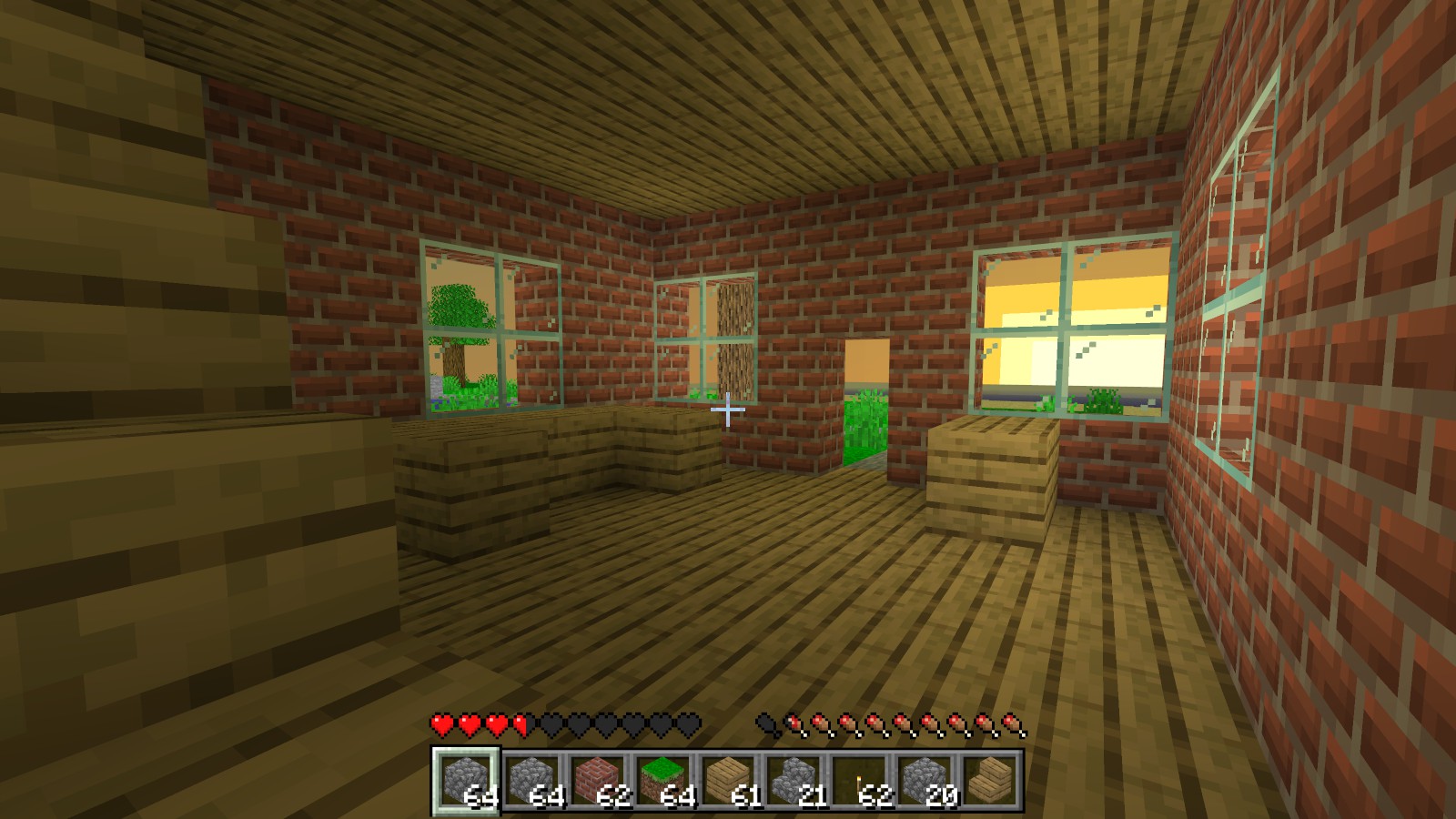Screen dimensions: 1456x819
Task: Click the rightmost drumstick of the hunger bar
Action: point(1008,723)
